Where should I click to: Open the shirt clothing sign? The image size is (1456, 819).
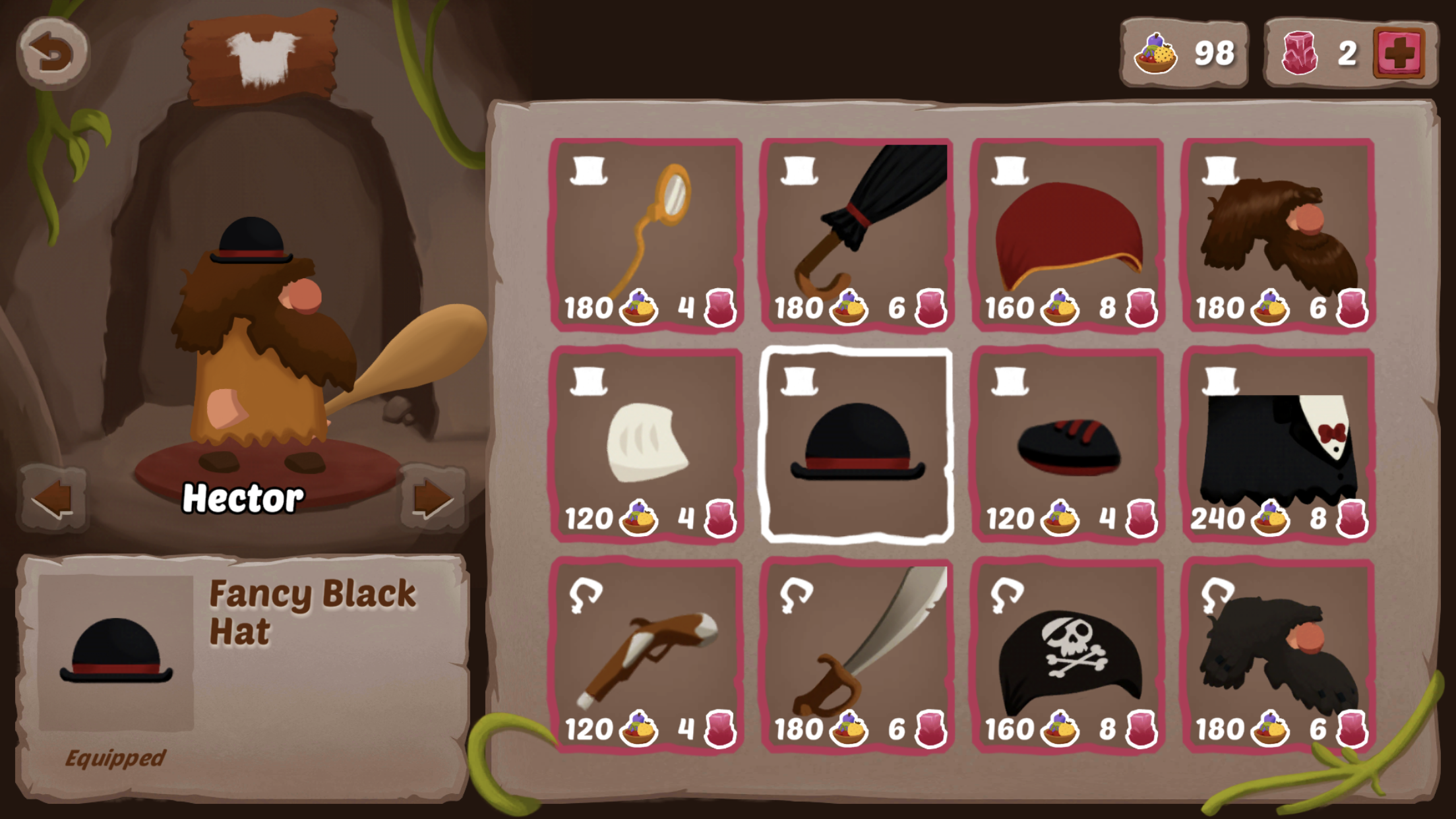coord(262,58)
